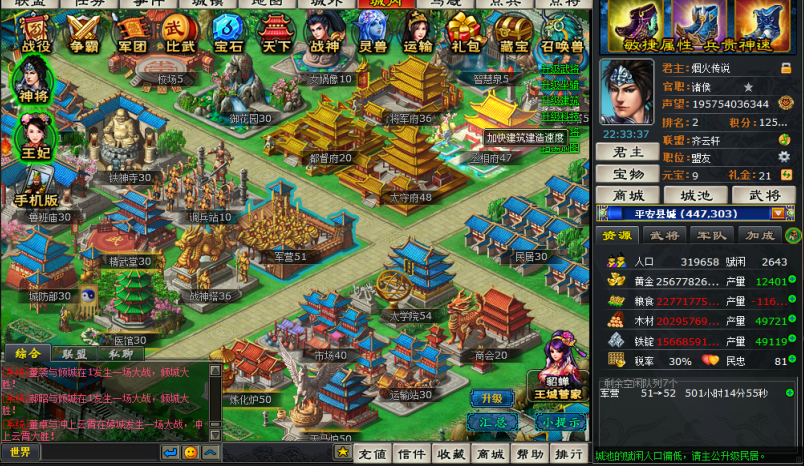This screenshot has height=466, width=804.
Task: Expand the 平安县城 city dropdown
Action: point(777,213)
